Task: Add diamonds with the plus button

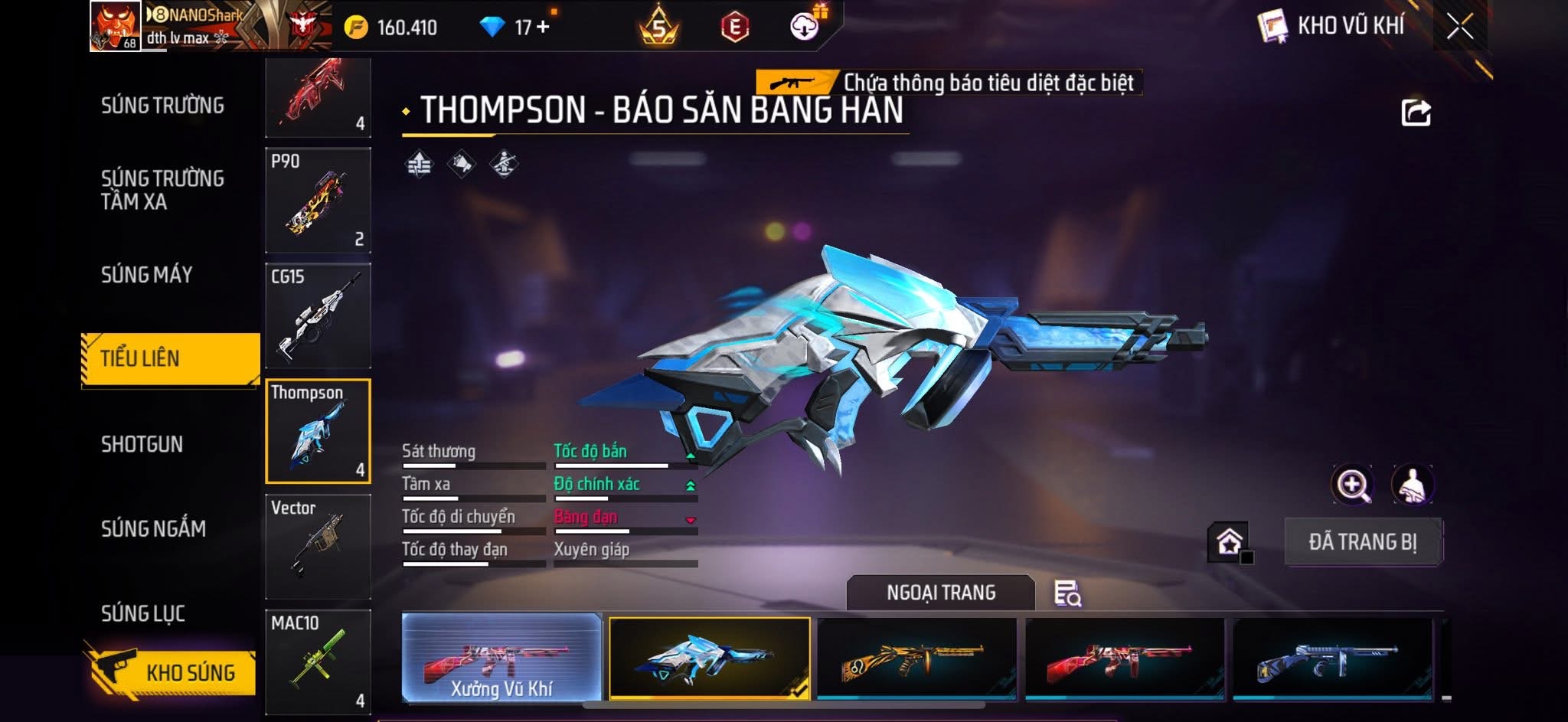Action: (x=543, y=27)
